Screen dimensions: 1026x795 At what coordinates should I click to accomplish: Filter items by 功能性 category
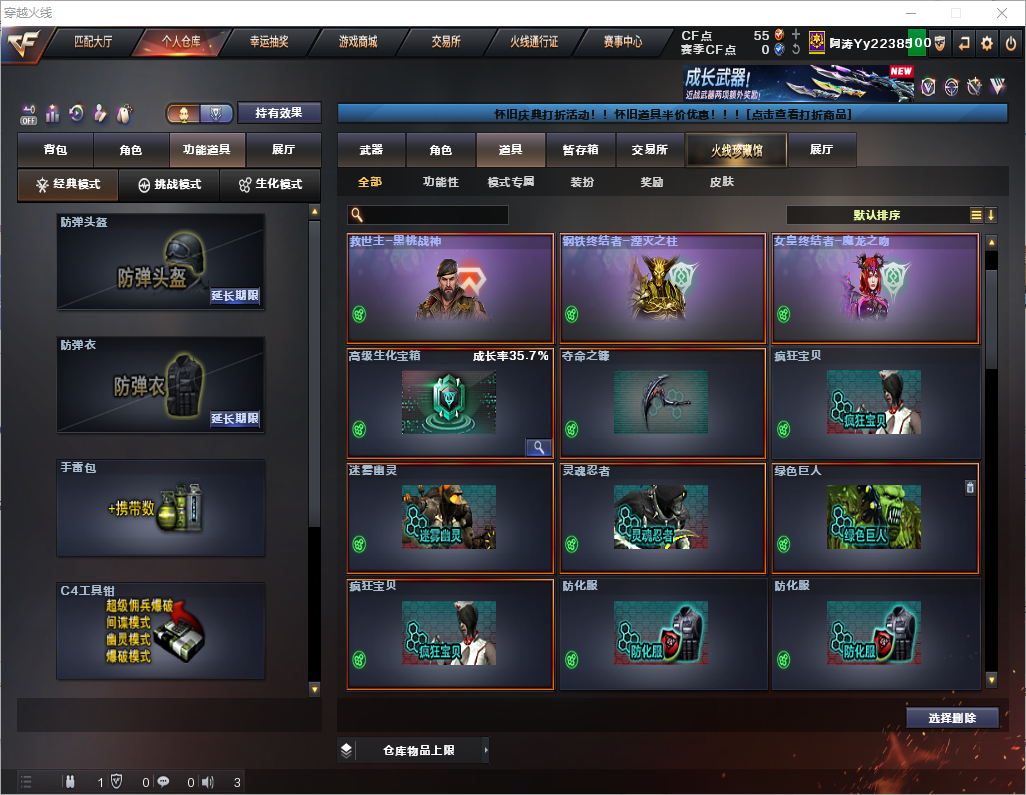tap(440, 182)
